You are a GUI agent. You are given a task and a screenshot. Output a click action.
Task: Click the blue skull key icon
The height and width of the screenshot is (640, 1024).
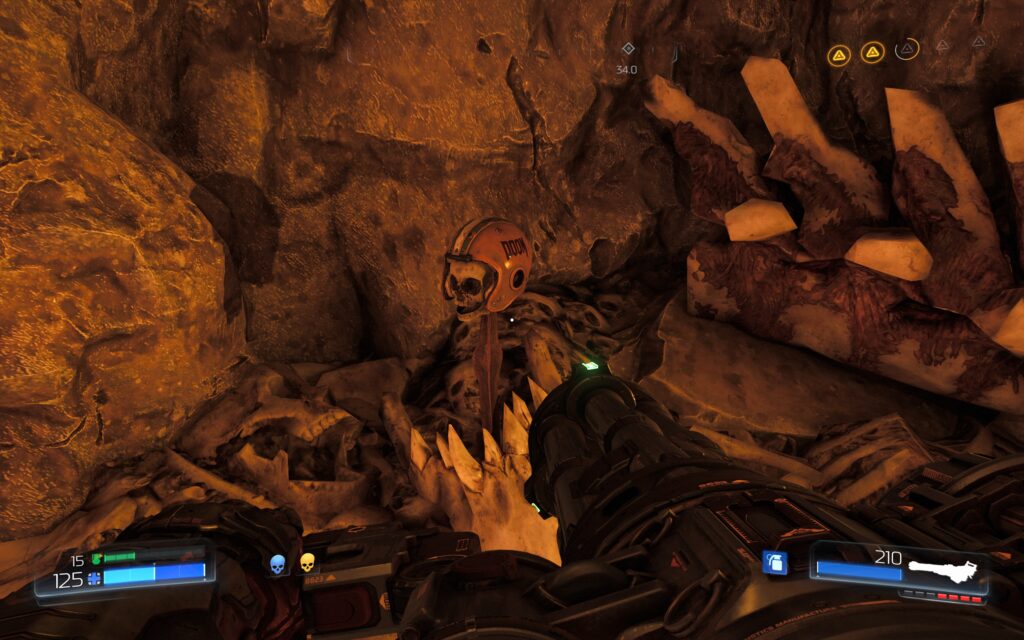(278, 565)
